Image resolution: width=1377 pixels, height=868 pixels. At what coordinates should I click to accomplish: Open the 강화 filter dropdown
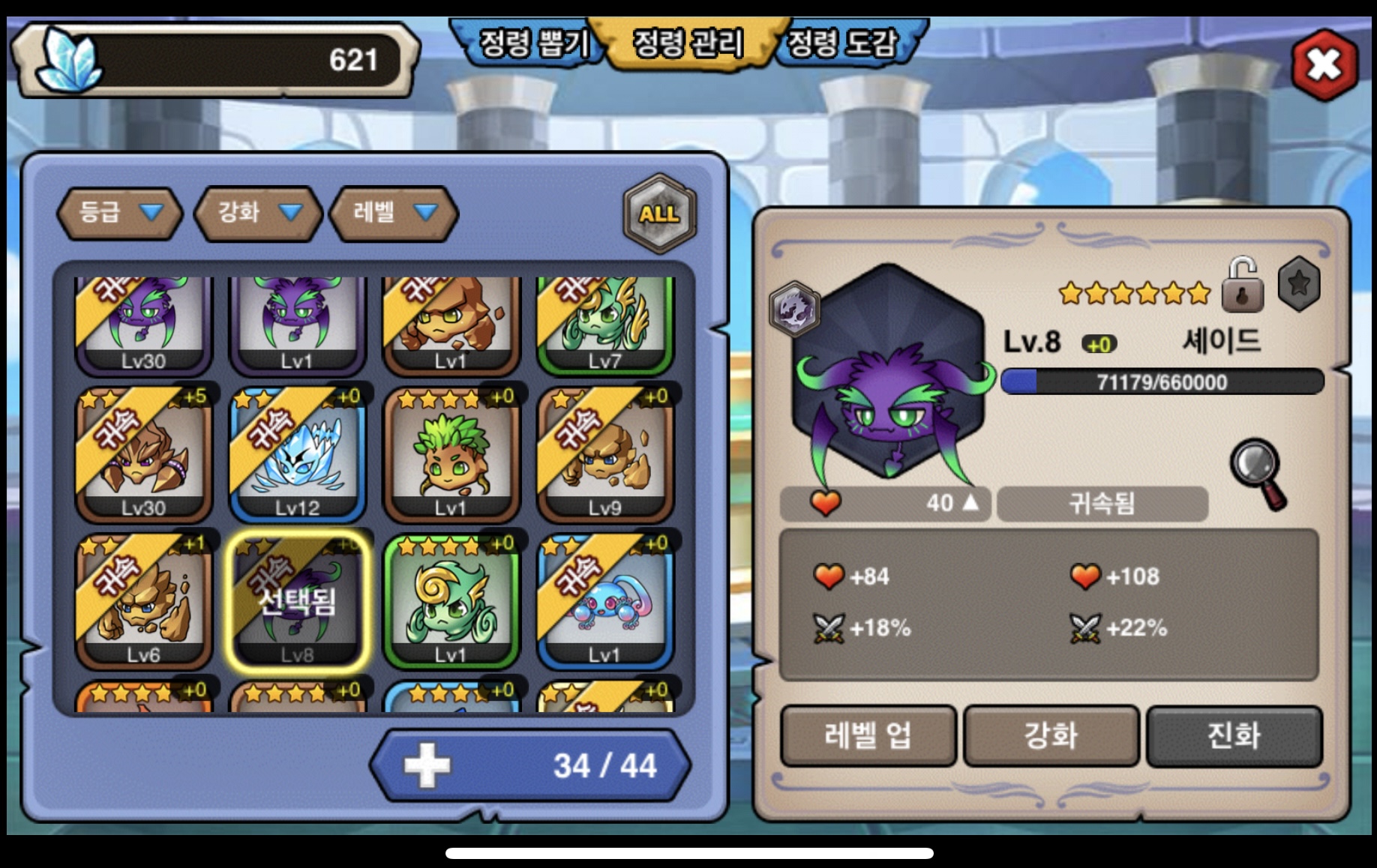tap(258, 213)
